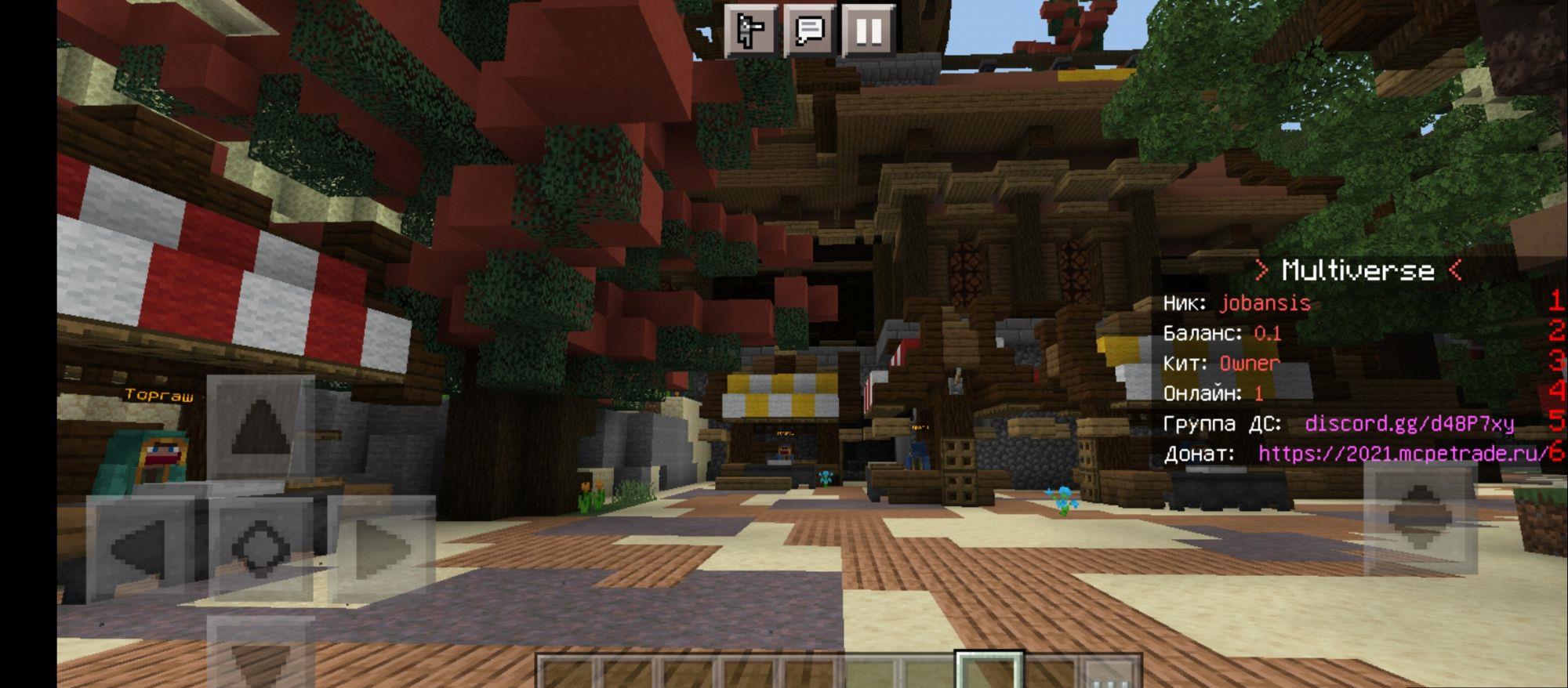
Task: Open the chat using the speech bubble button
Action: tap(809, 31)
